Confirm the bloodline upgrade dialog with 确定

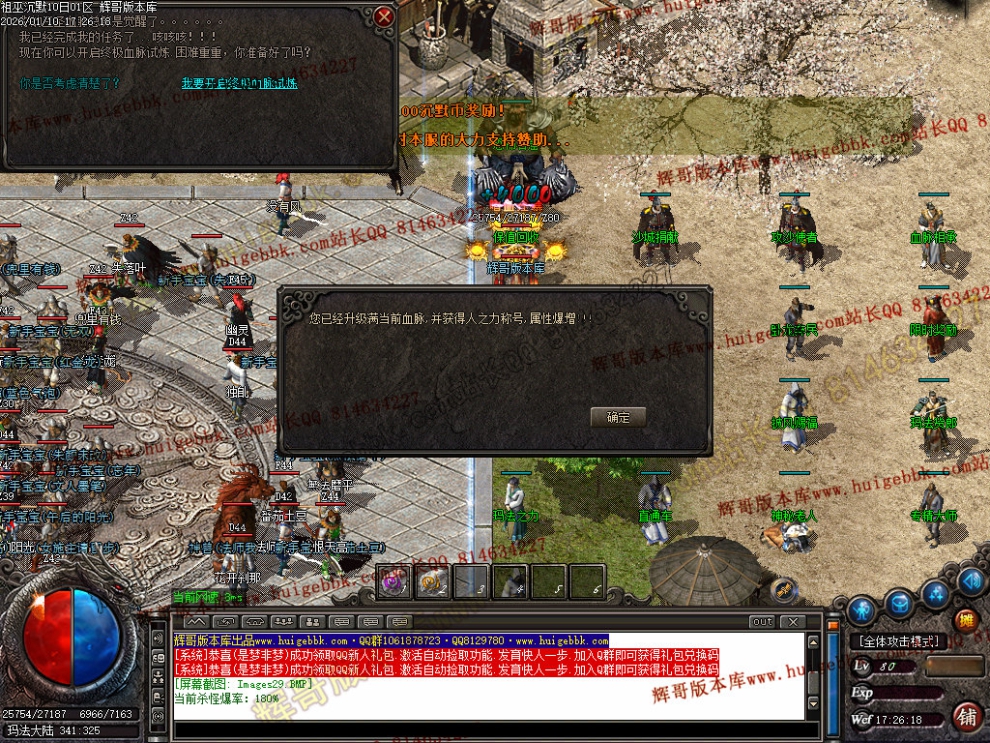[x=618, y=418]
